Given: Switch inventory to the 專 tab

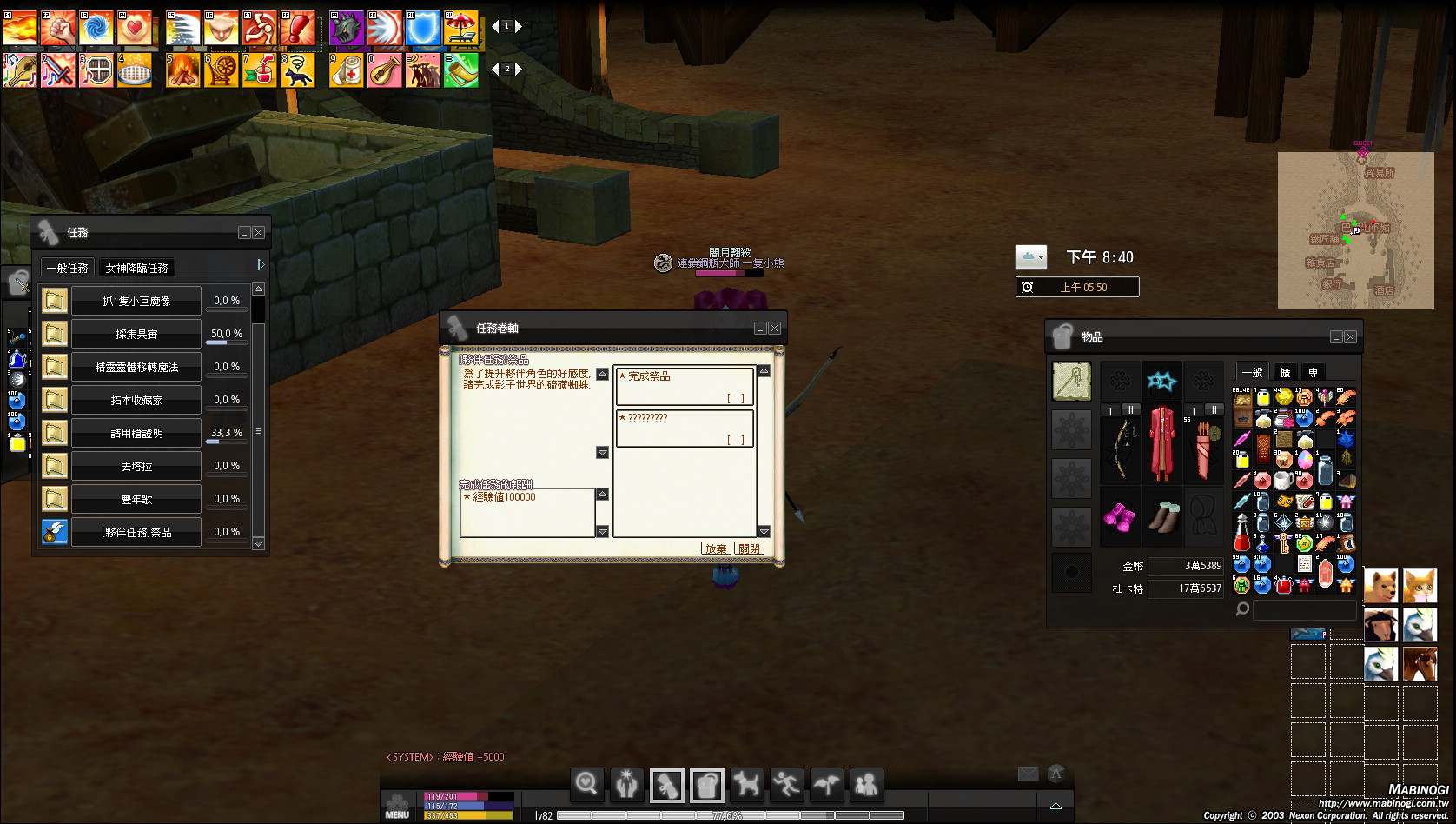Looking at the screenshot, I should pos(1313,372).
